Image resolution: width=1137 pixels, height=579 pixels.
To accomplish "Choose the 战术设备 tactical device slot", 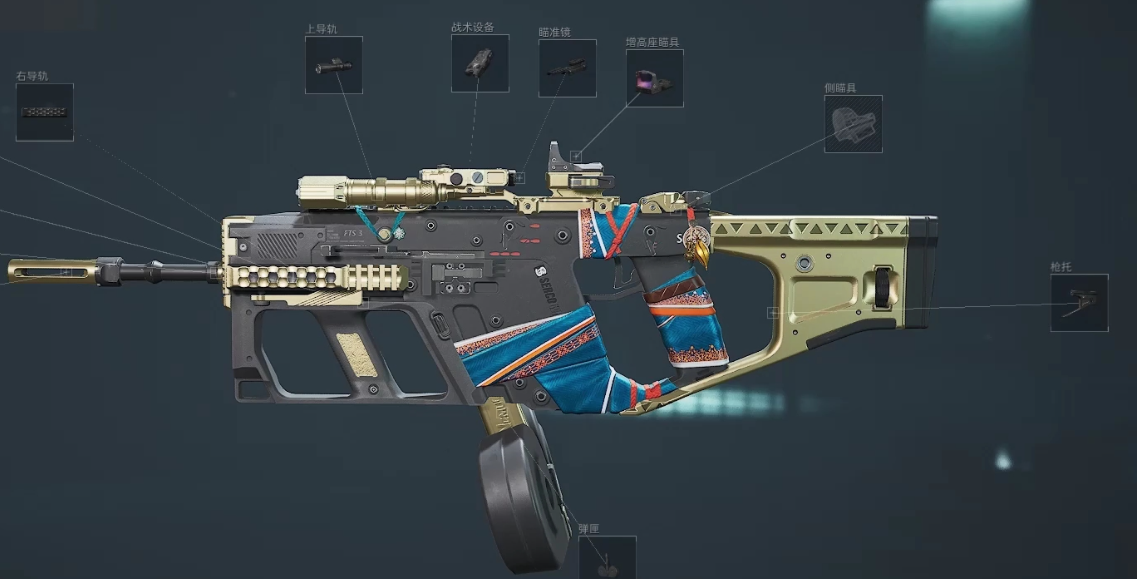I will [480, 63].
